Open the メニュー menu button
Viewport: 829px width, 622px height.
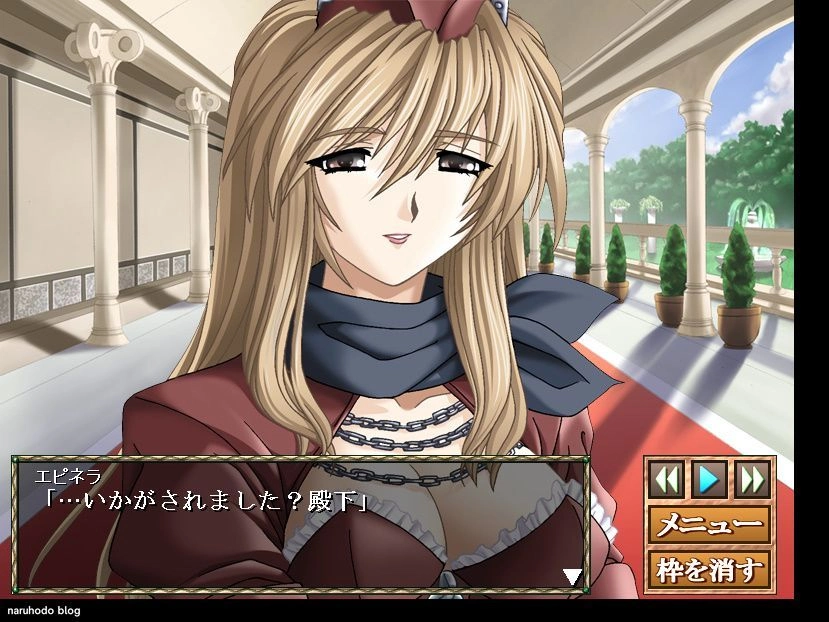point(709,524)
